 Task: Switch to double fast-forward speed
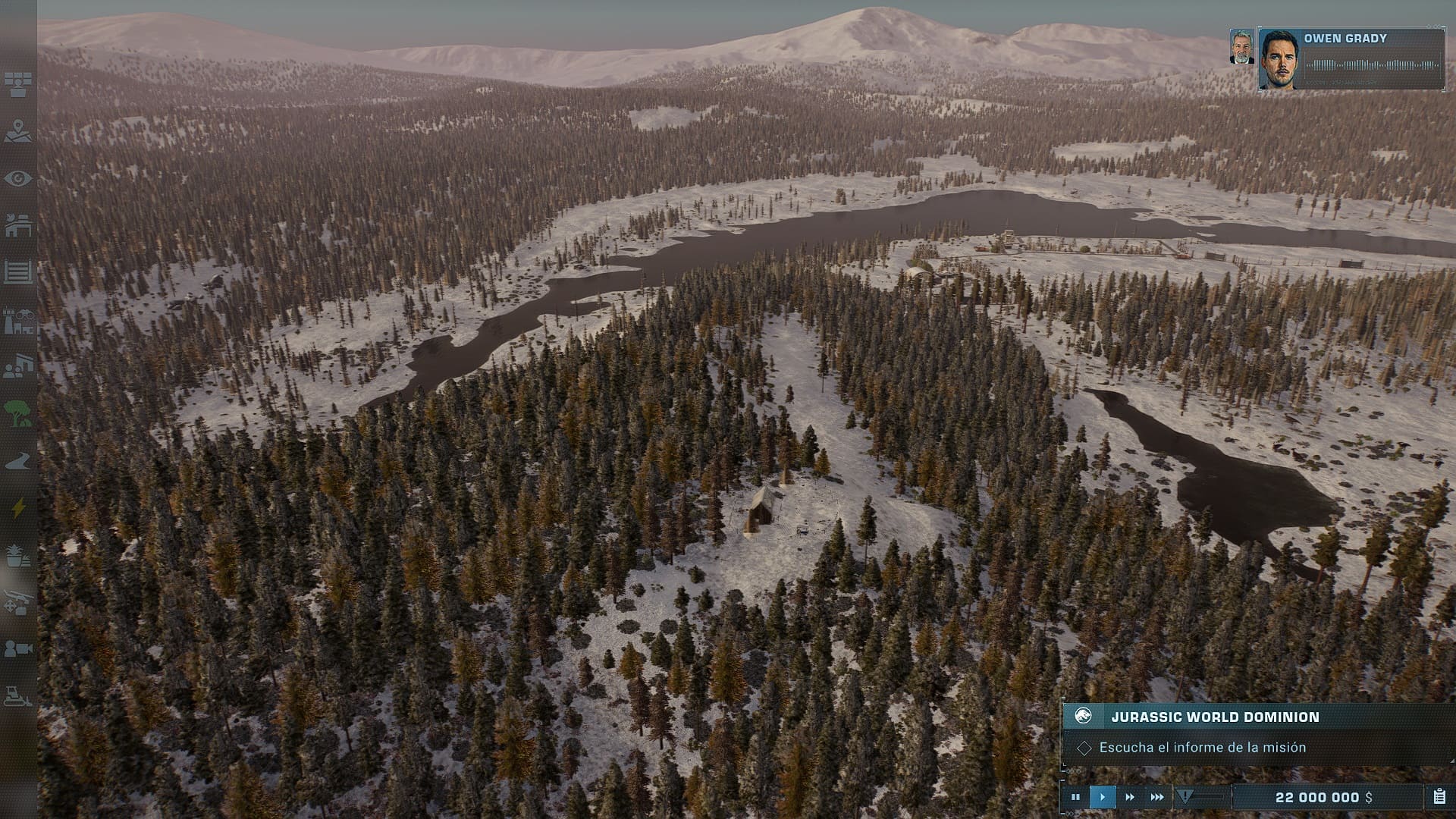tap(1130, 797)
